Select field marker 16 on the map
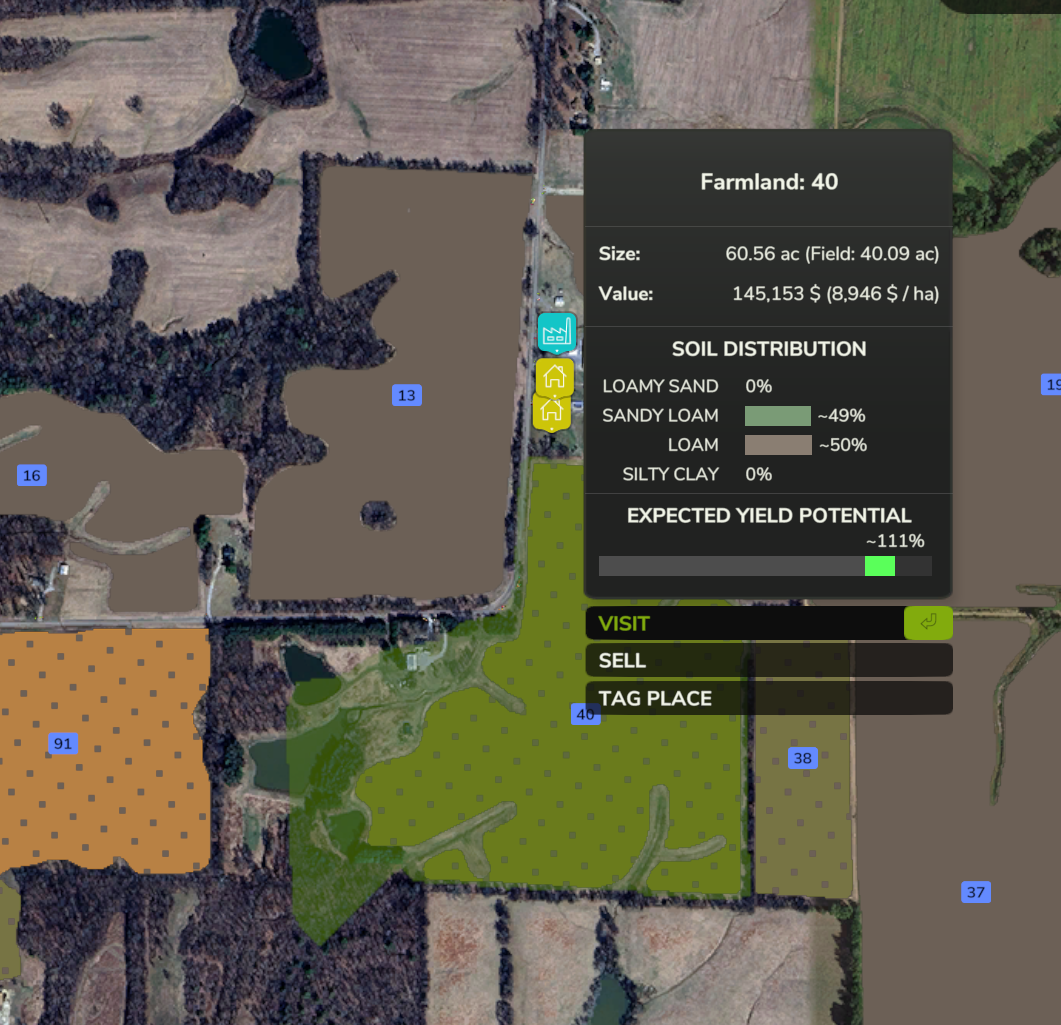This screenshot has width=1061, height=1025. (x=32, y=475)
